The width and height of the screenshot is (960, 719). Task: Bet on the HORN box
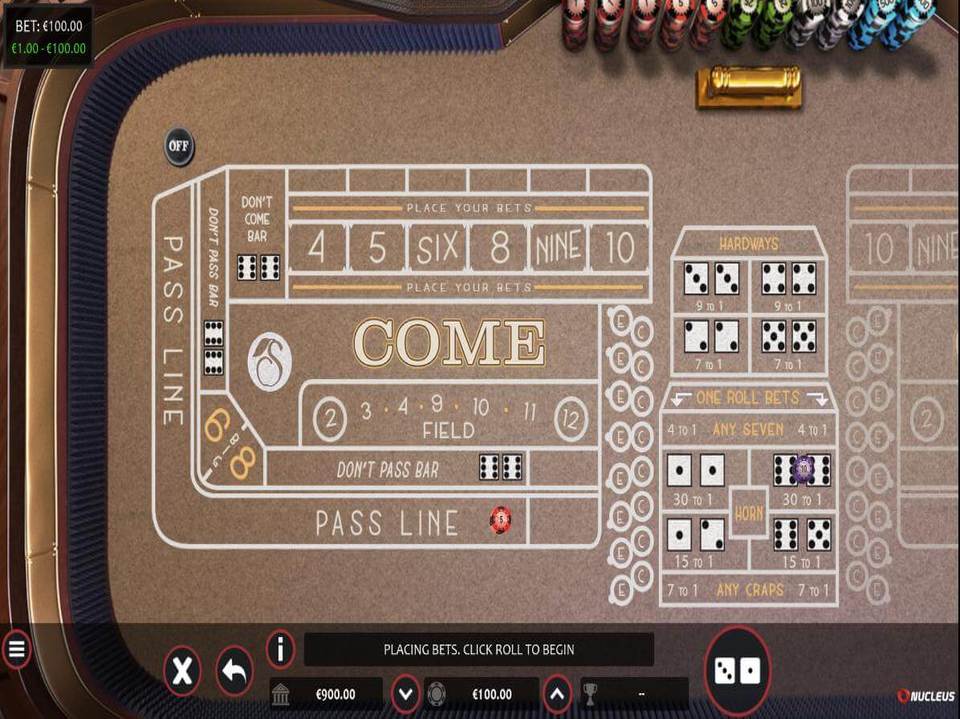pos(749,513)
